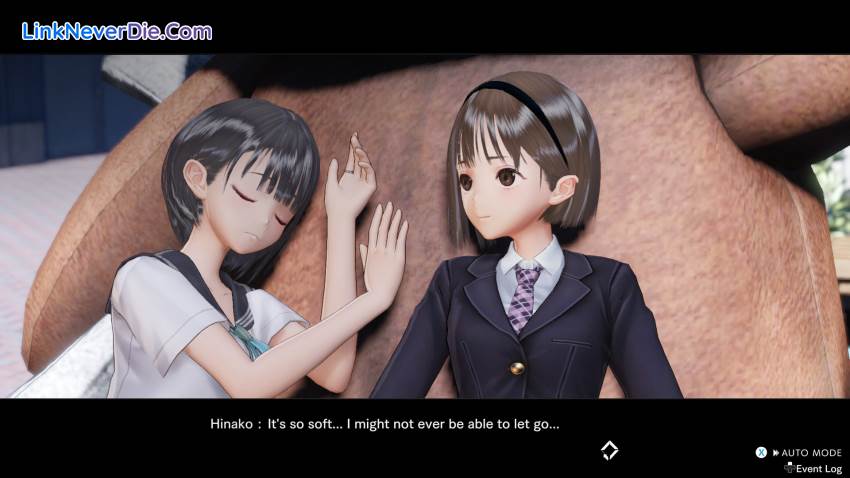Advance dialogue with the diamond continue indicator
The image size is (850, 478).
[609, 451]
